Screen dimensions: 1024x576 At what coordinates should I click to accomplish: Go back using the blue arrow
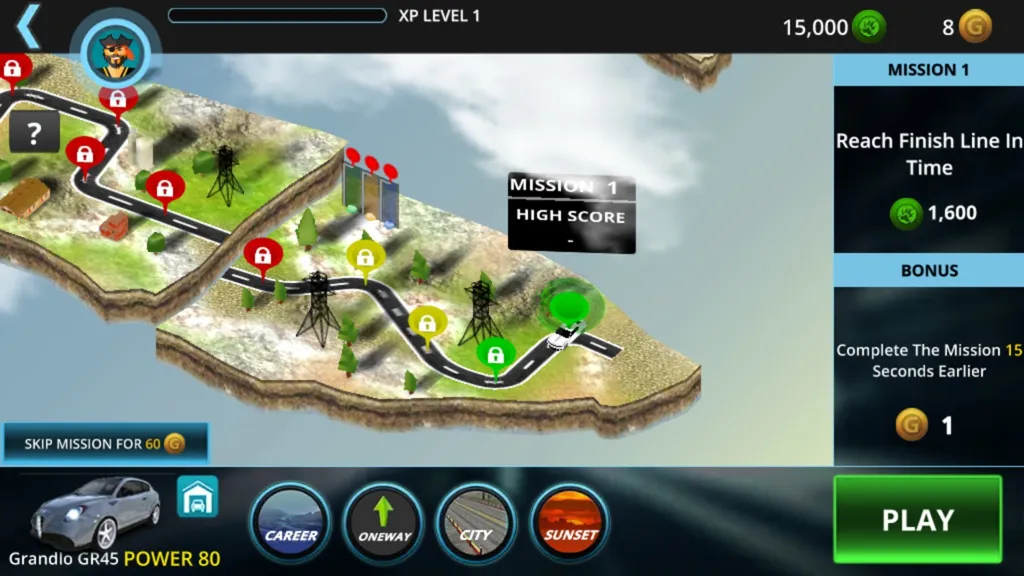28,26
